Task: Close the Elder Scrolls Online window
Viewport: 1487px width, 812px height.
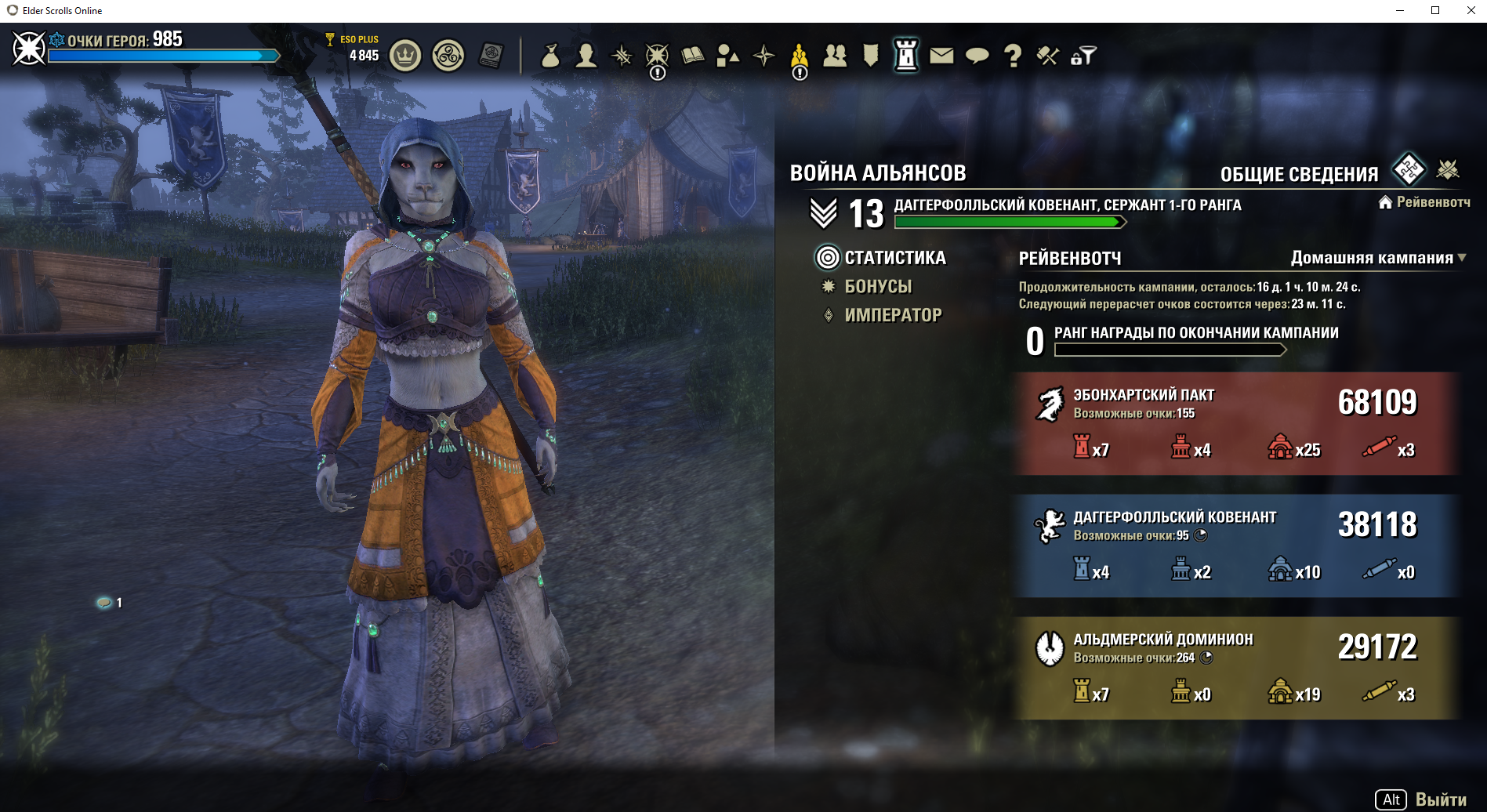Action: [x=1471, y=10]
